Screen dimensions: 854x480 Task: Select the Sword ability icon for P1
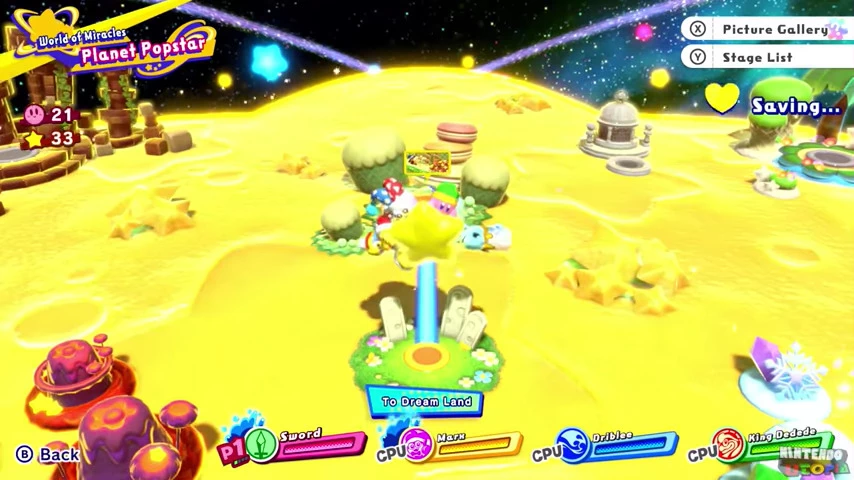[262, 445]
